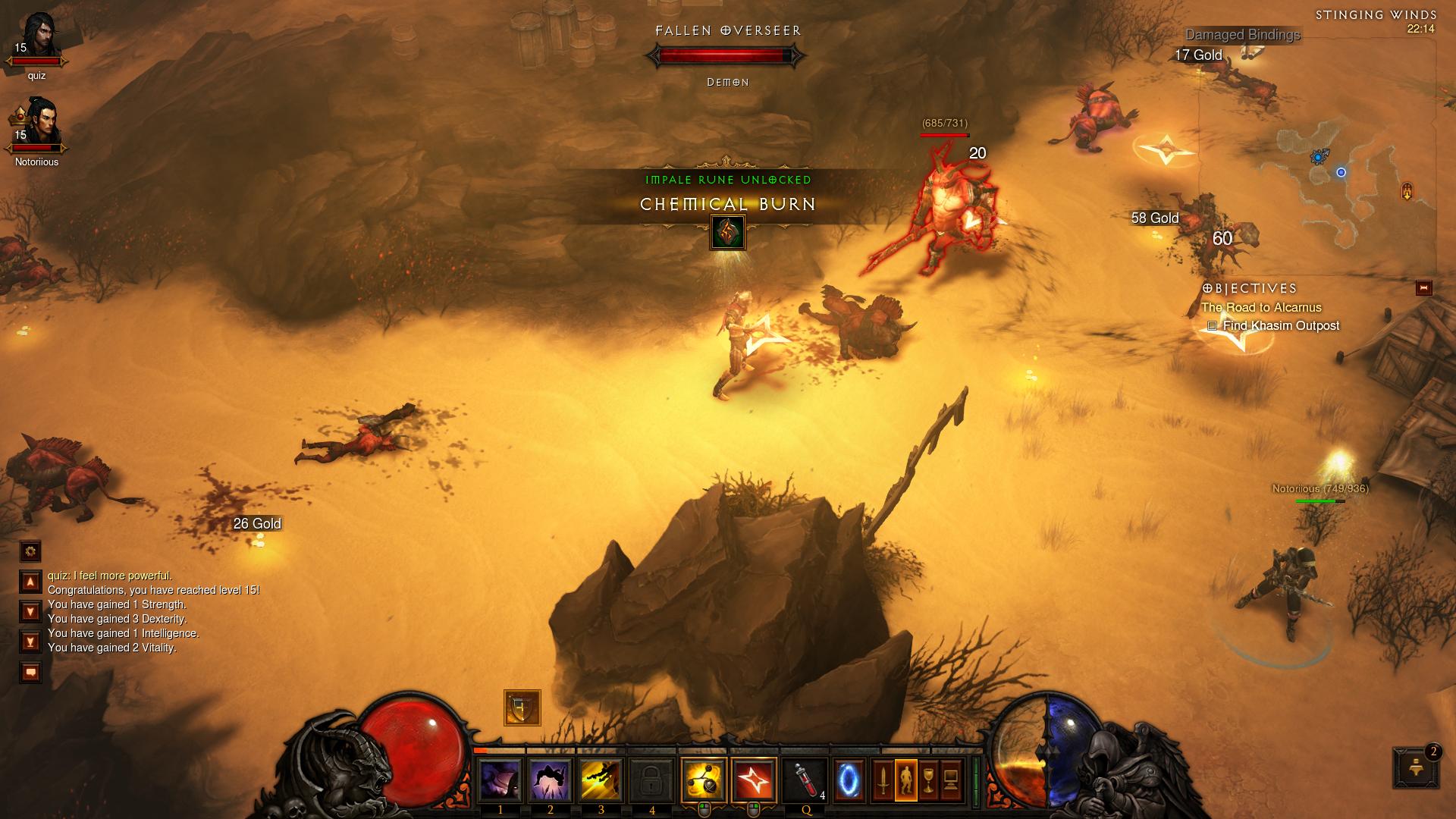Select the Bolas skill on left mouse
Screen dimensions: 1456x819
point(703,780)
